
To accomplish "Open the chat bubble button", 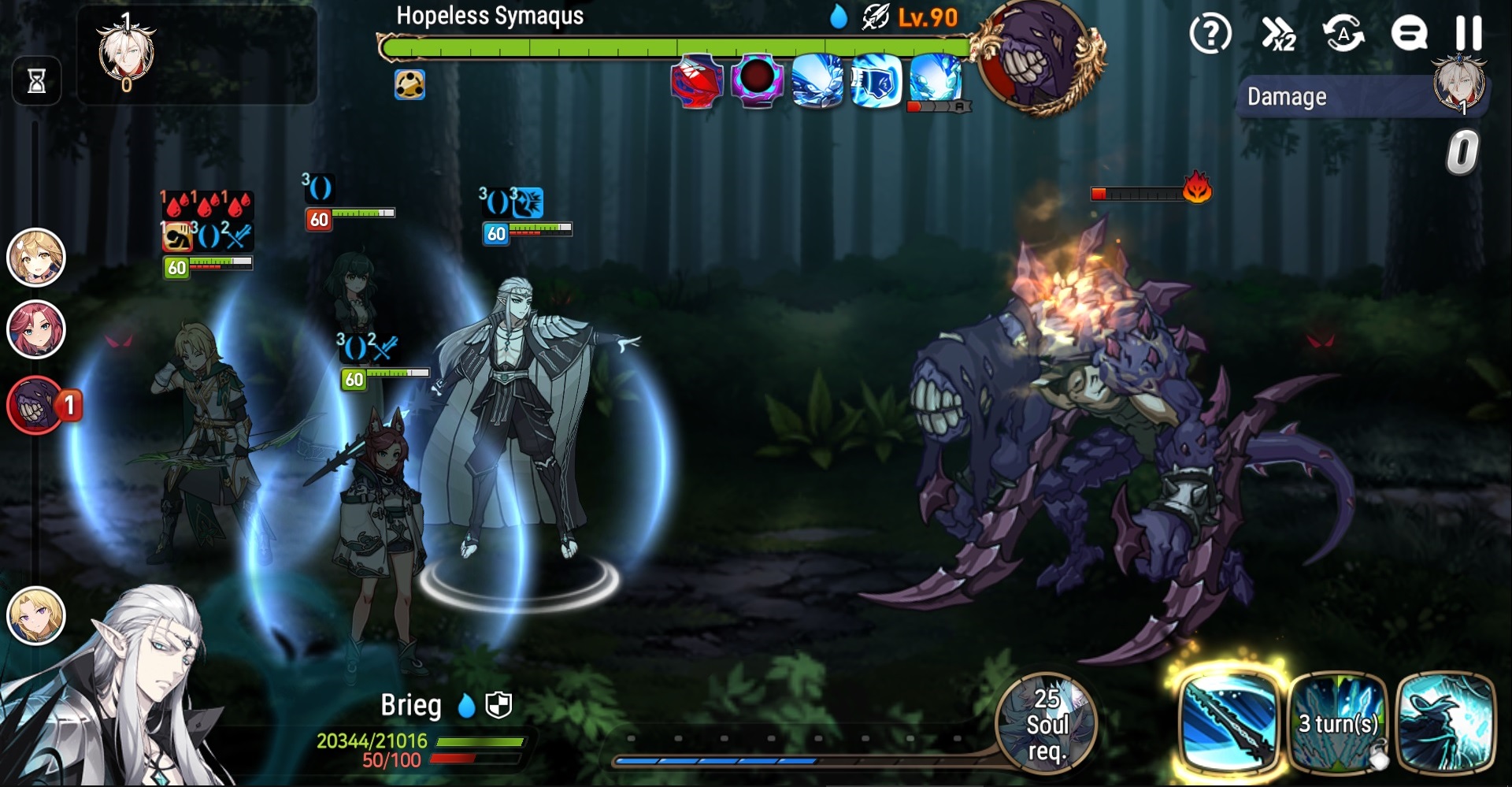I will 1409,34.
